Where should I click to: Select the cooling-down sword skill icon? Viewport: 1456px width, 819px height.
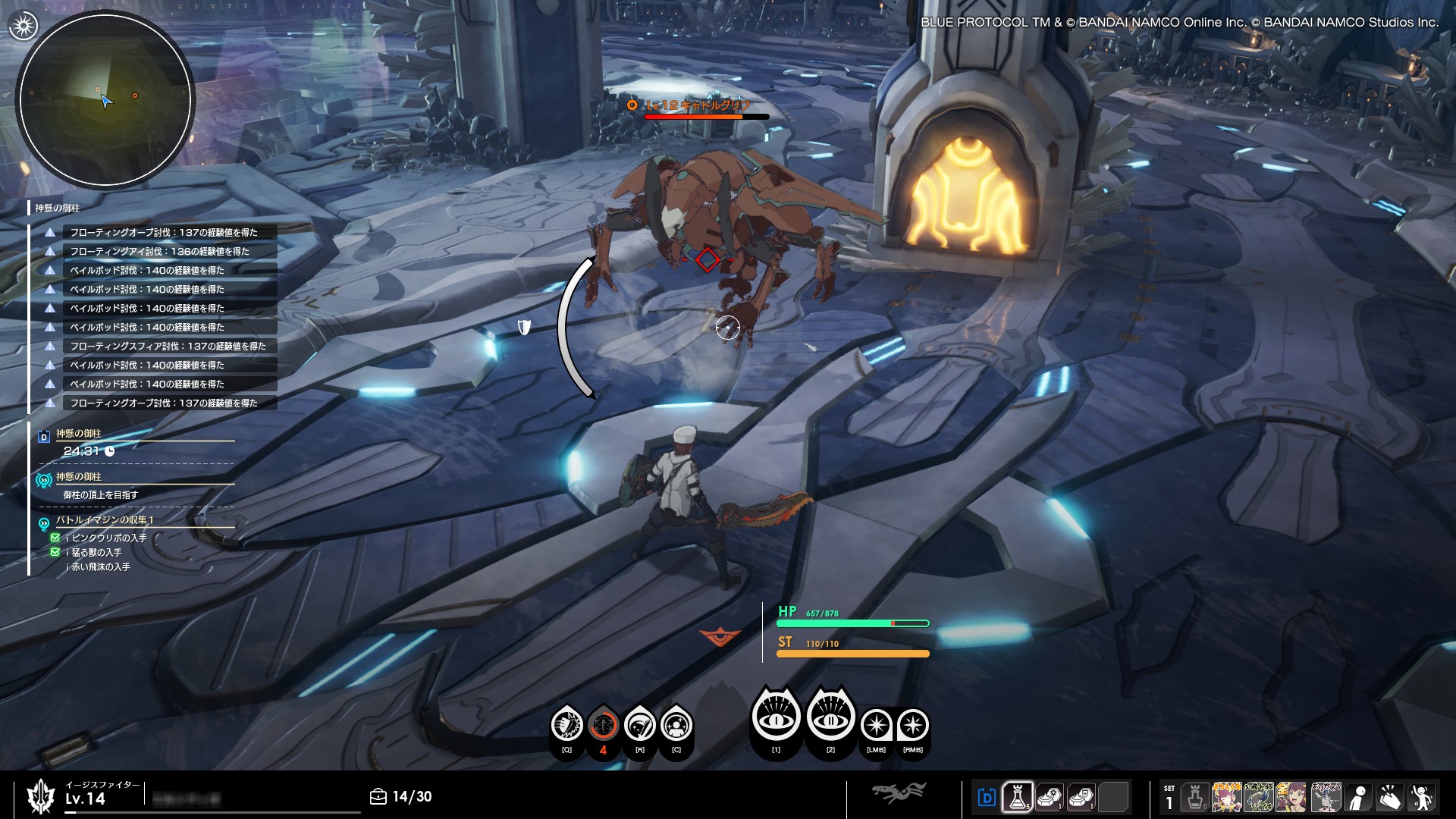pyautogui.click(x=604, y=726)
